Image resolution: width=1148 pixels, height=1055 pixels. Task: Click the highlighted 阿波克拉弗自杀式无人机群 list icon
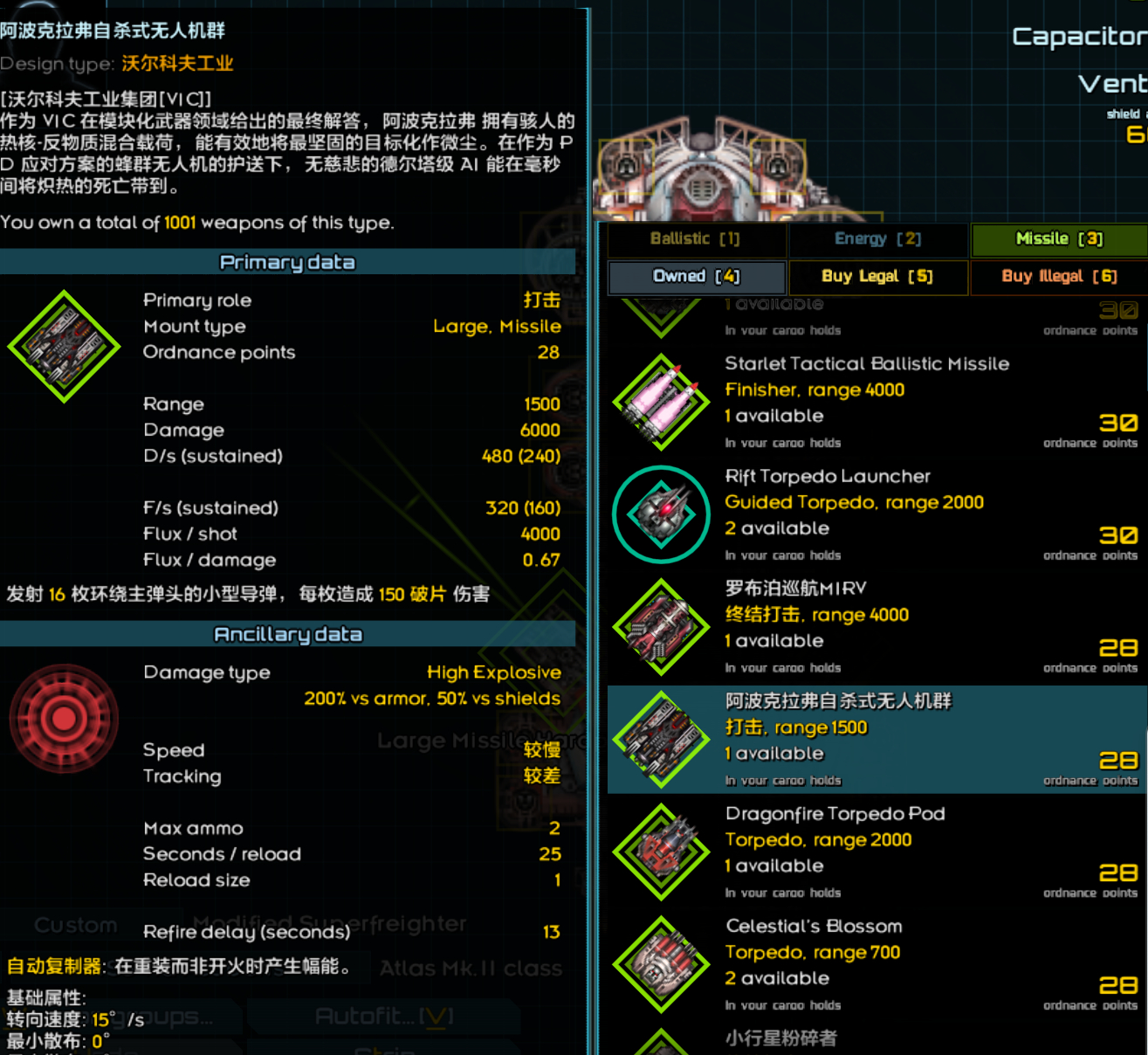coord(661,739)
